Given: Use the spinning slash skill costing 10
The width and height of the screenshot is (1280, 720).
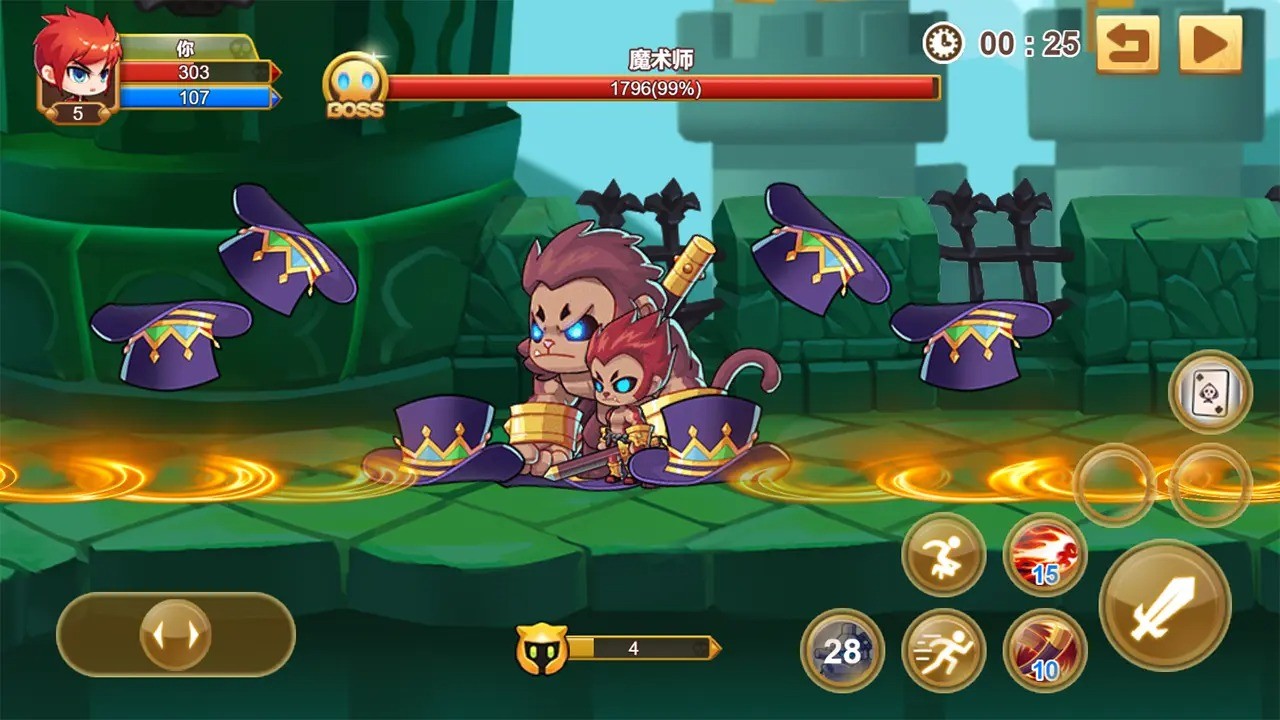Looking at the screenshot, I should [1044, 650].
